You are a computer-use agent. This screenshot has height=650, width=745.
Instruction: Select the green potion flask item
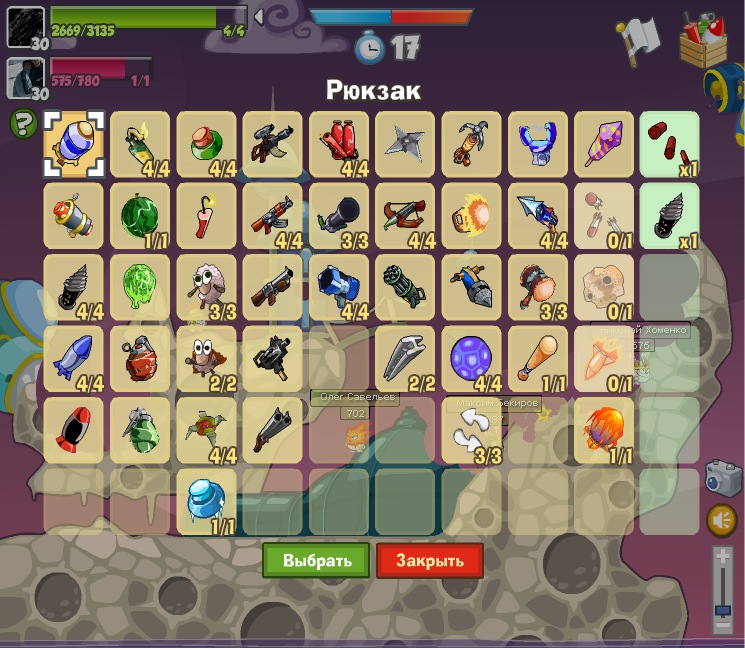(206, 143)
